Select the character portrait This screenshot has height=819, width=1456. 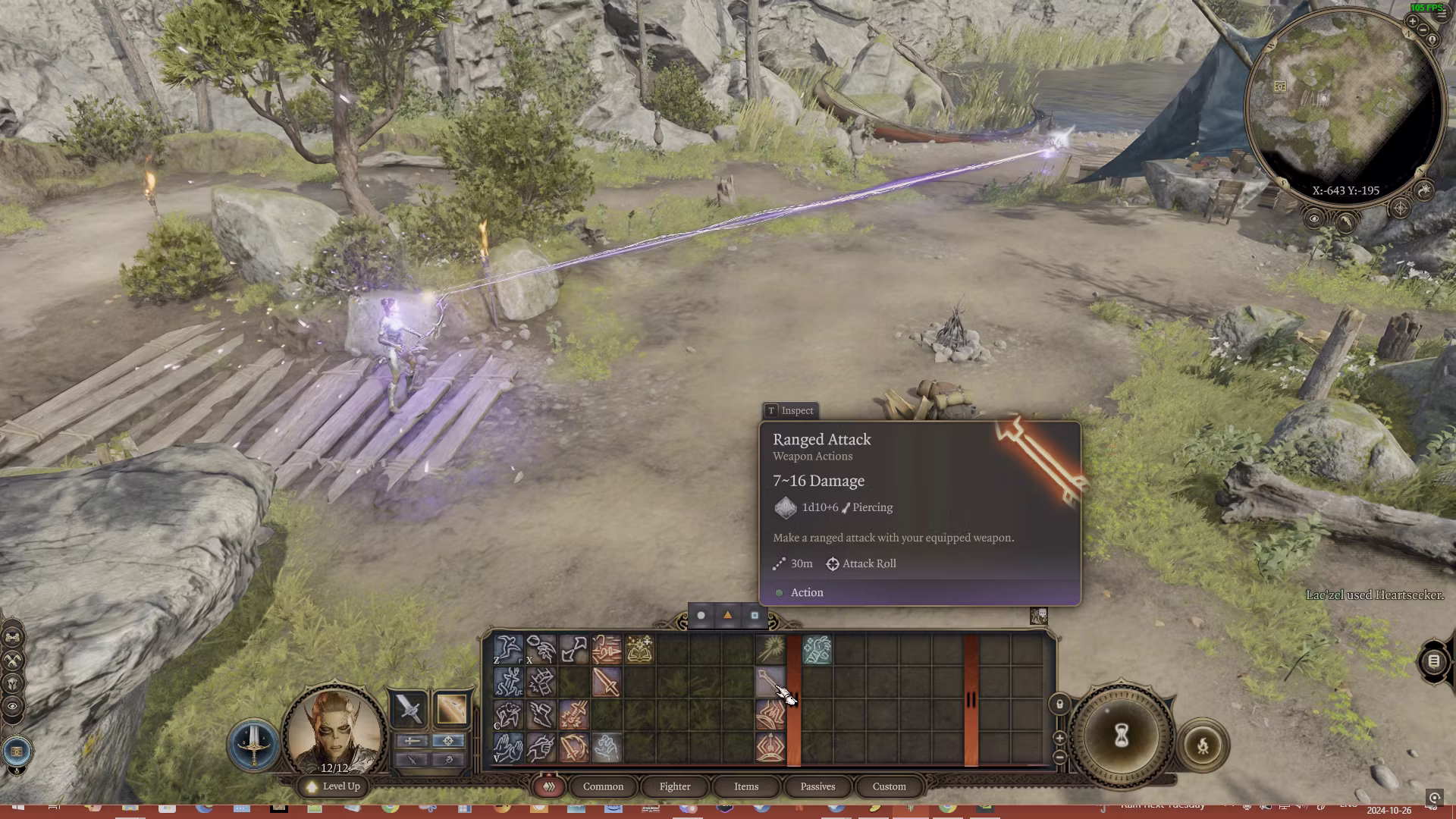[x=334, y=730]
